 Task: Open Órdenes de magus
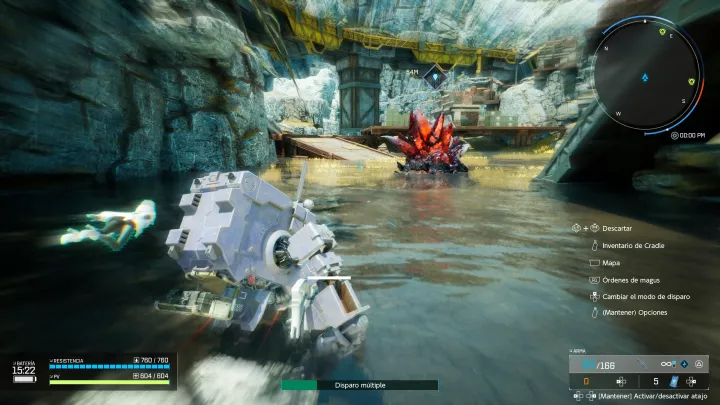point(631,279)
